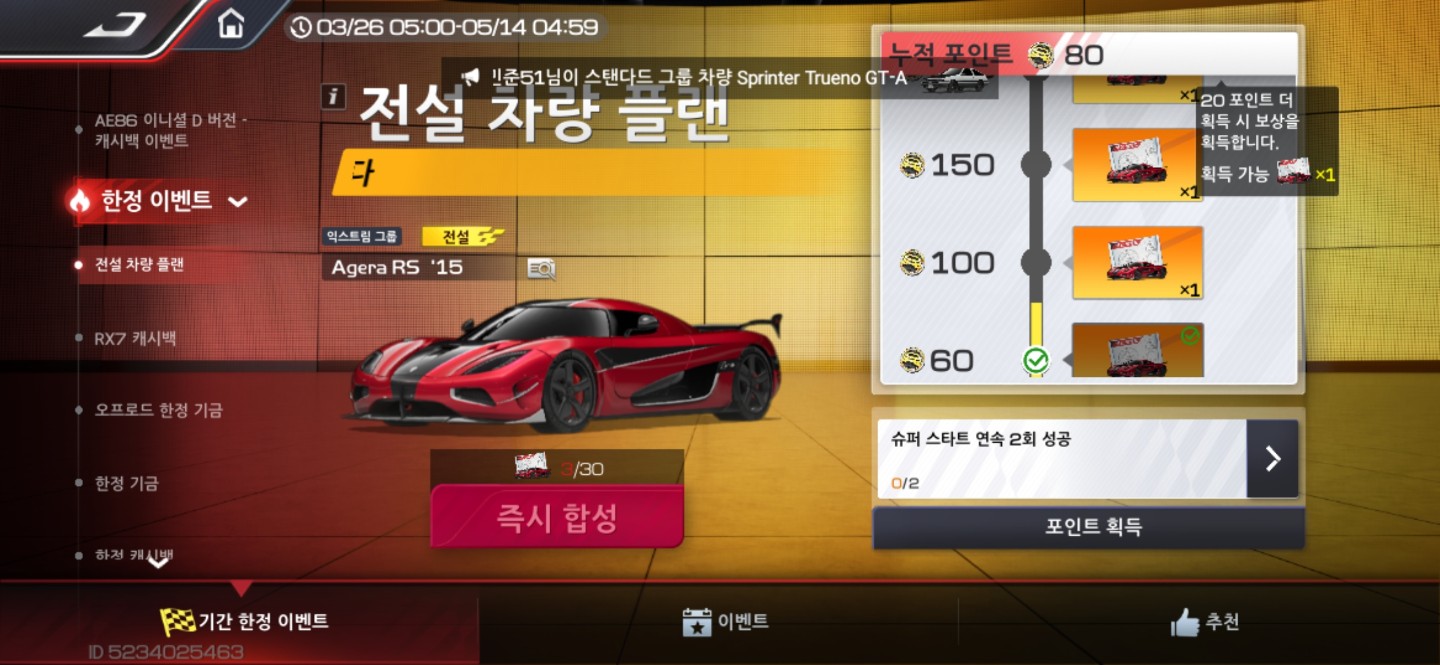The image size is (1440, 665).
Task: Expand the event list down arrow
Action: coord(159,563)
